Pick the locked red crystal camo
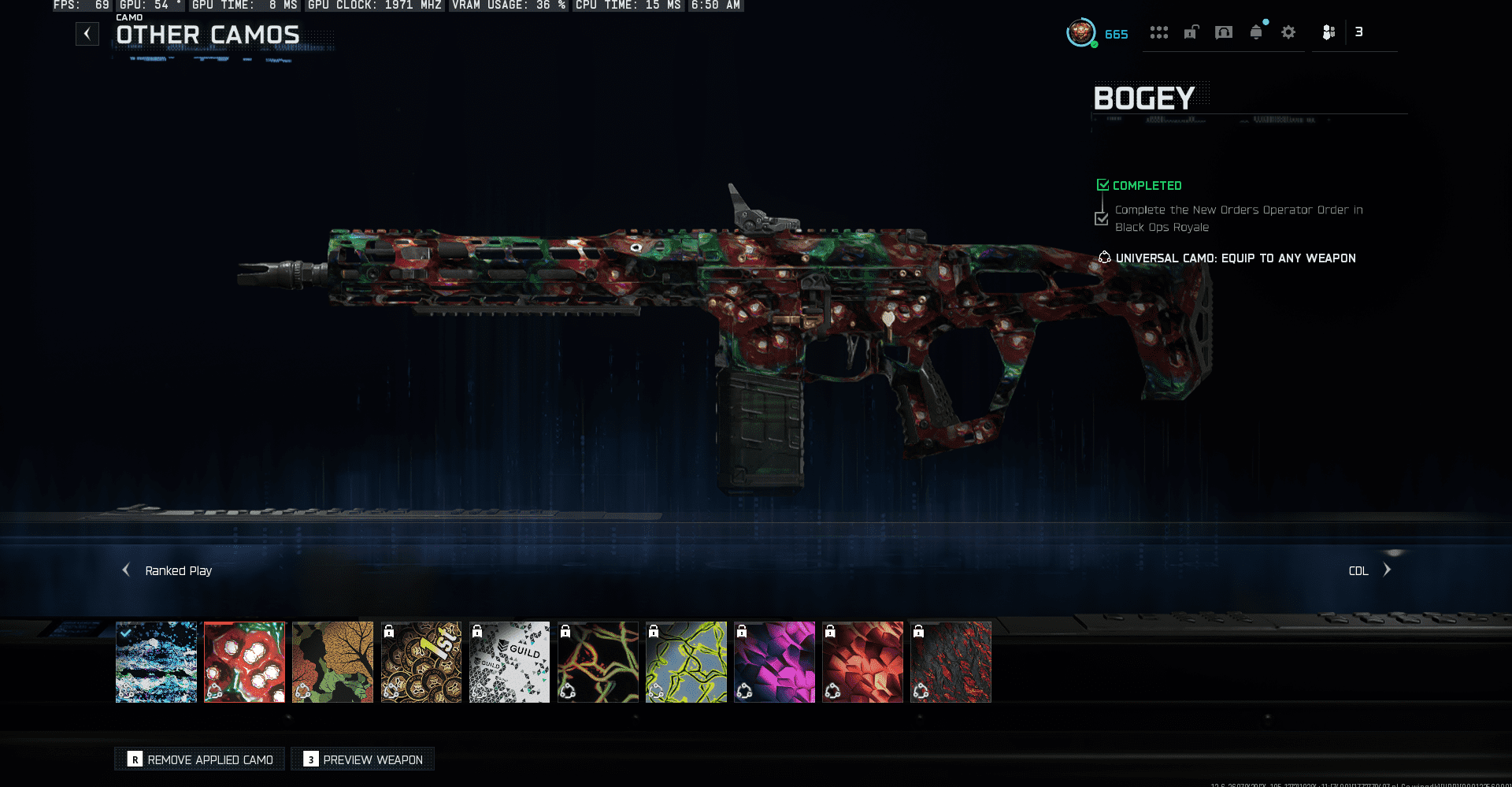1512x787 pixels. 862,662
